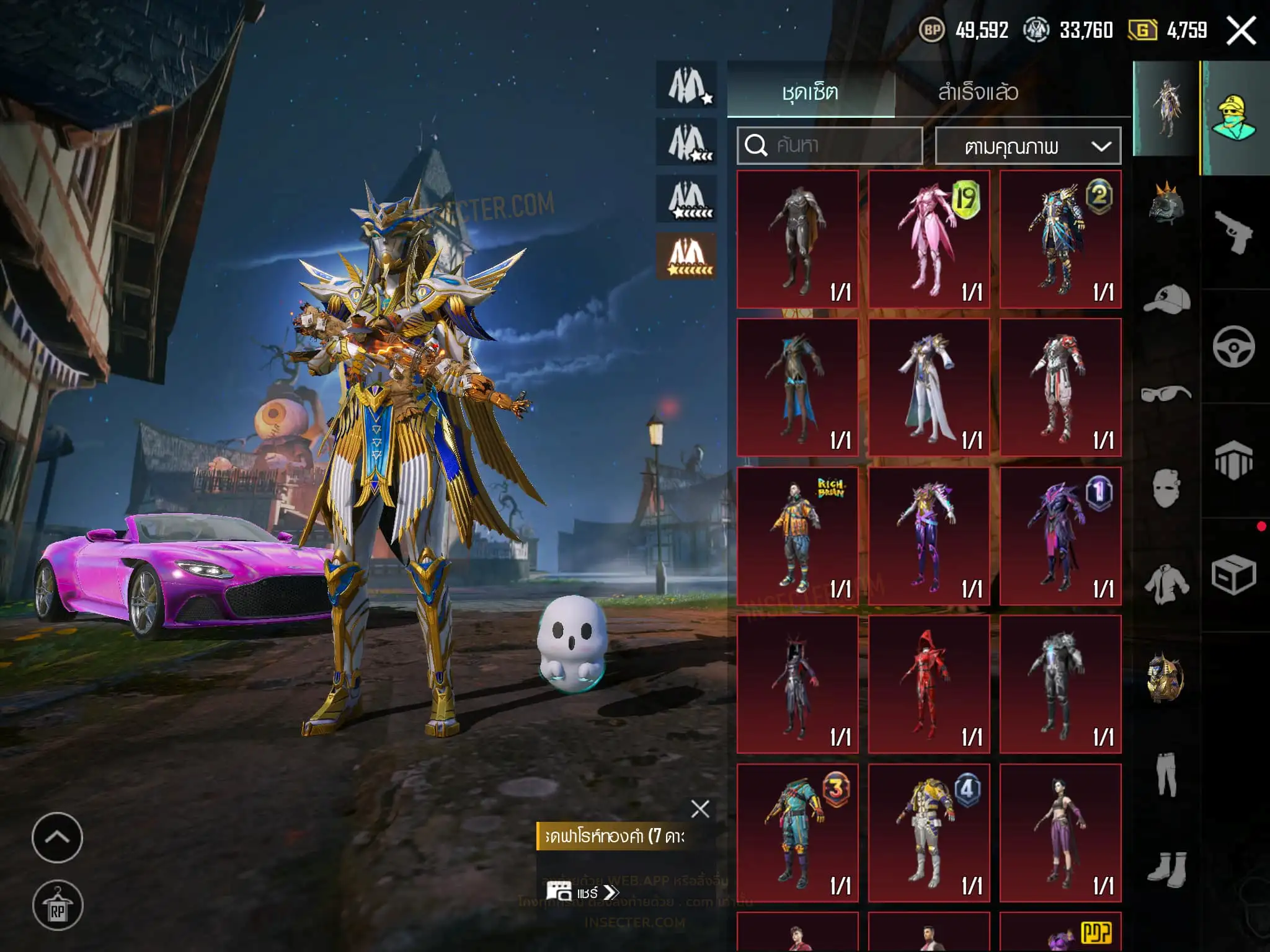Viewport: 1270px width, 952px height.
Task: Expand the circular up-arrow button
Action: tap(57, 838)
